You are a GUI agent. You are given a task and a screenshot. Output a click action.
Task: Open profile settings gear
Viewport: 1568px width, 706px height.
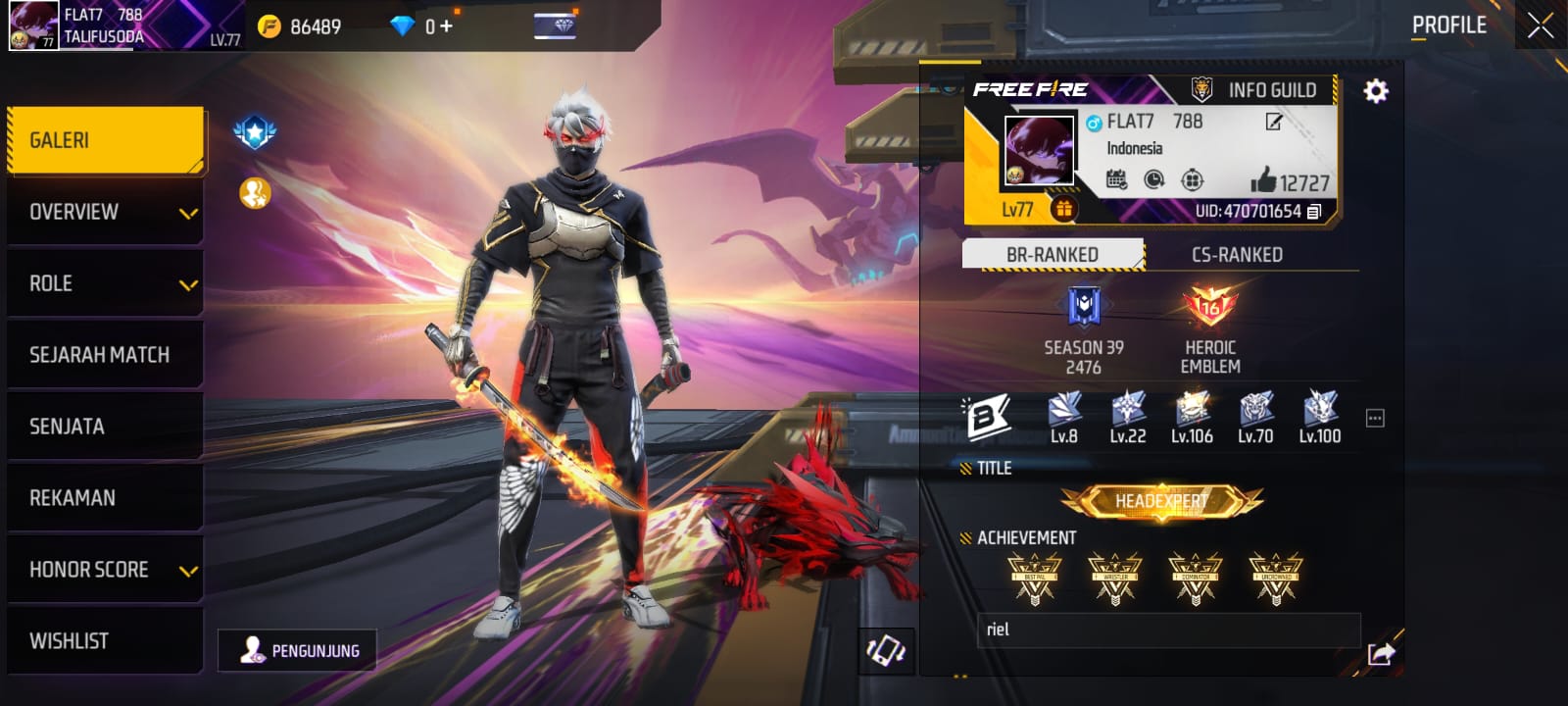point(1376,91)
